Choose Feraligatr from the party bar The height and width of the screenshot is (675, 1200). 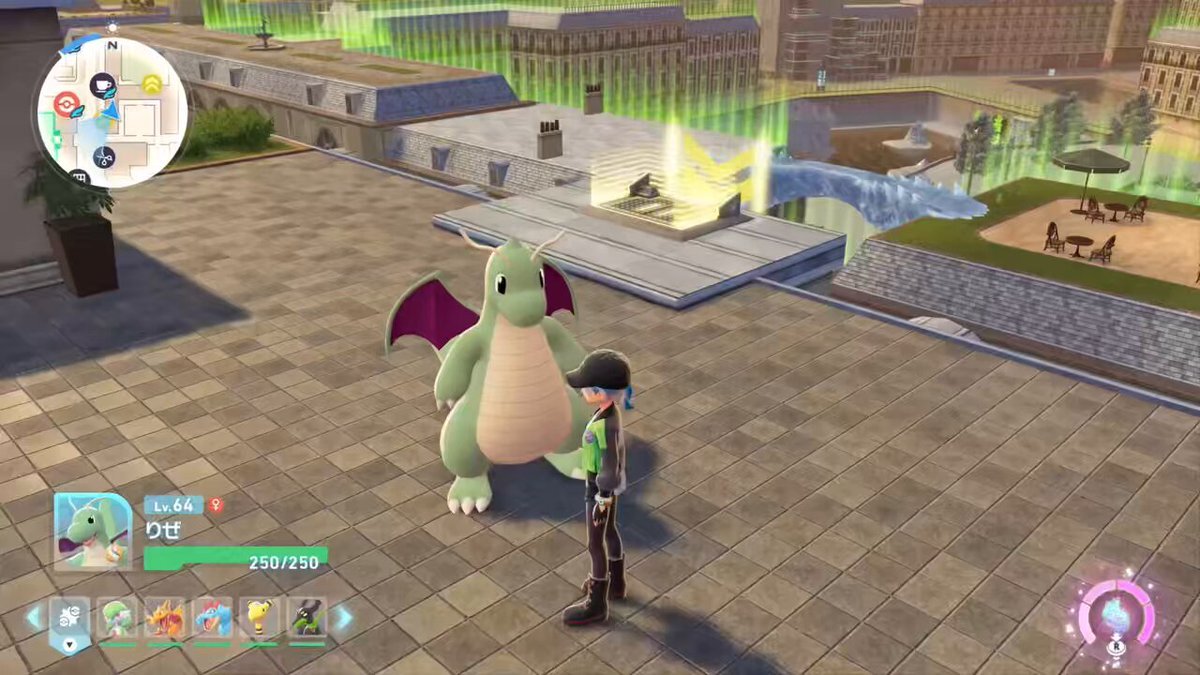tap(213, 619)
